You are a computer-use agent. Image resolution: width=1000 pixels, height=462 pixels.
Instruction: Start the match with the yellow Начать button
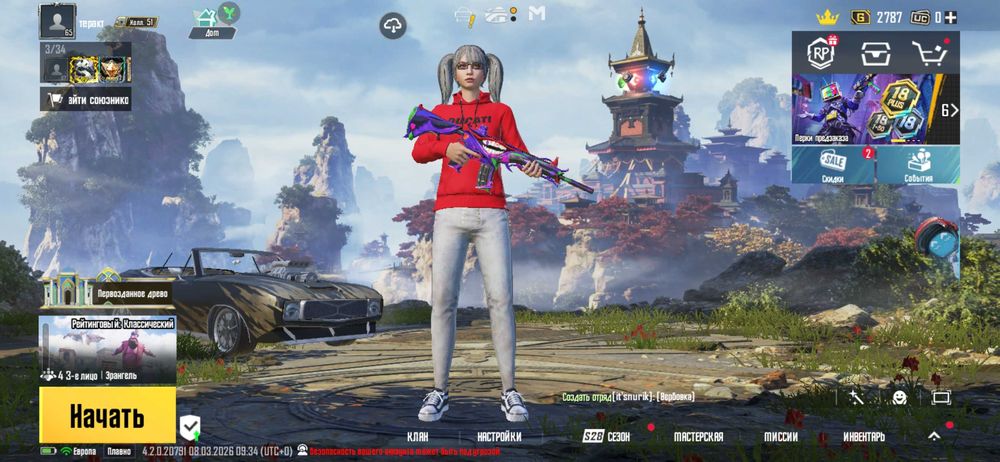(x=107, y=415)
